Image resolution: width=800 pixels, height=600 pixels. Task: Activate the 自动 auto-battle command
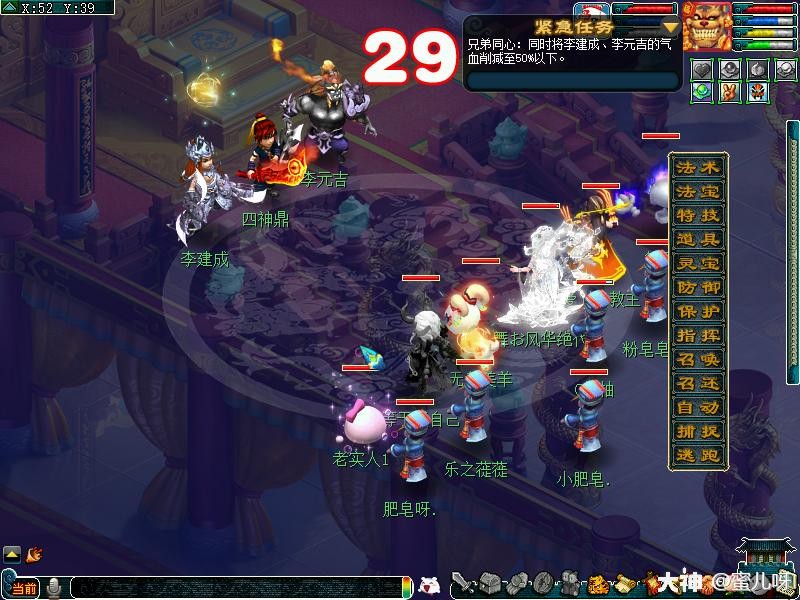pyautogui.click(x=698, y=407)
